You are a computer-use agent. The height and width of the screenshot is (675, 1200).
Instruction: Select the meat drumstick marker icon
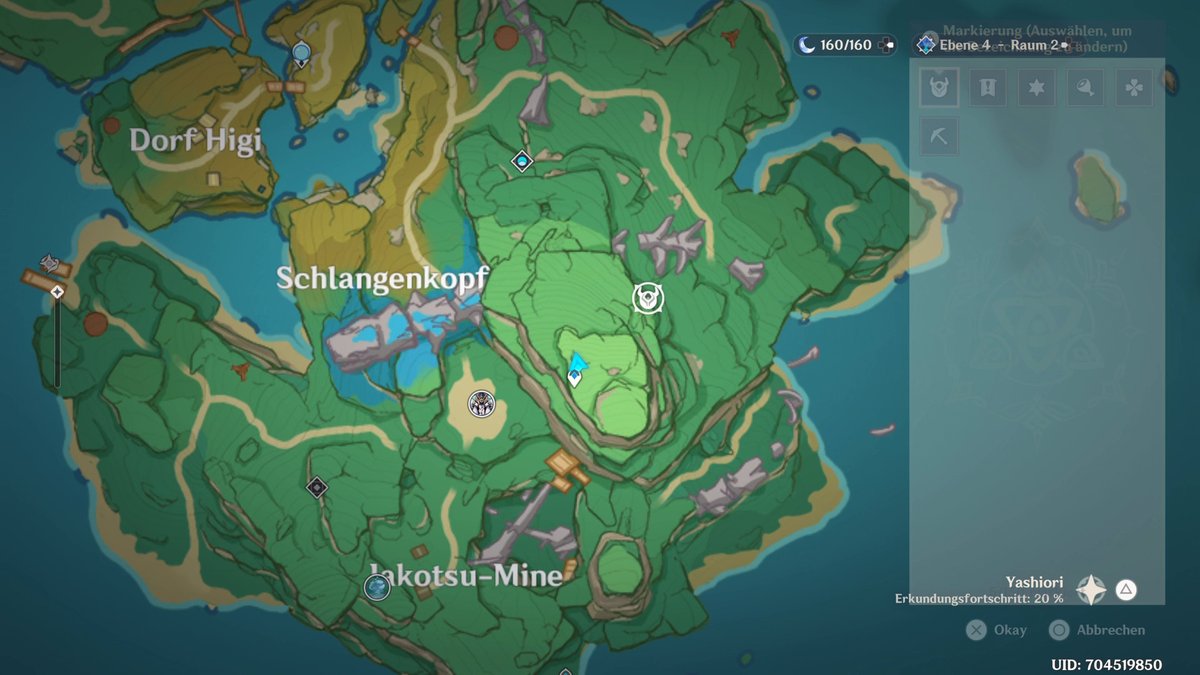click(1085, 87)
